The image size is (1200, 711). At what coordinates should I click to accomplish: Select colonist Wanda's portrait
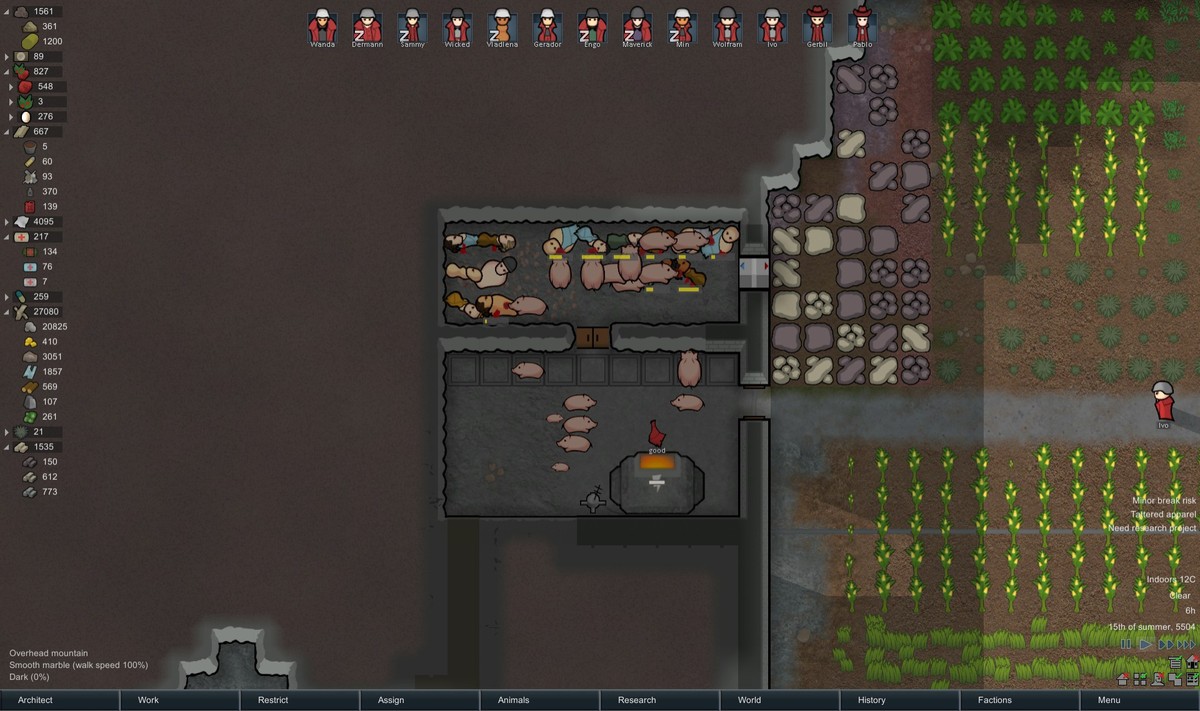(322, 26)
